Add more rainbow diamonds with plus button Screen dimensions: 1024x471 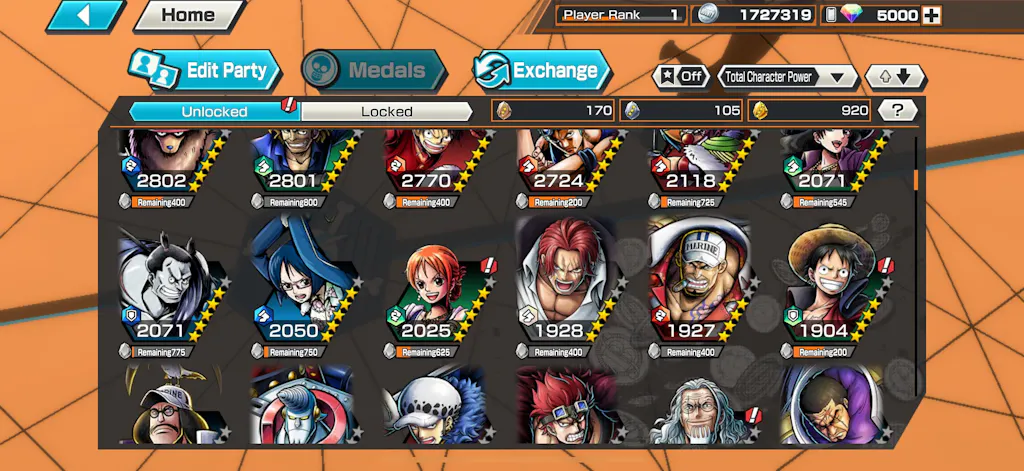tap(931, 15)
